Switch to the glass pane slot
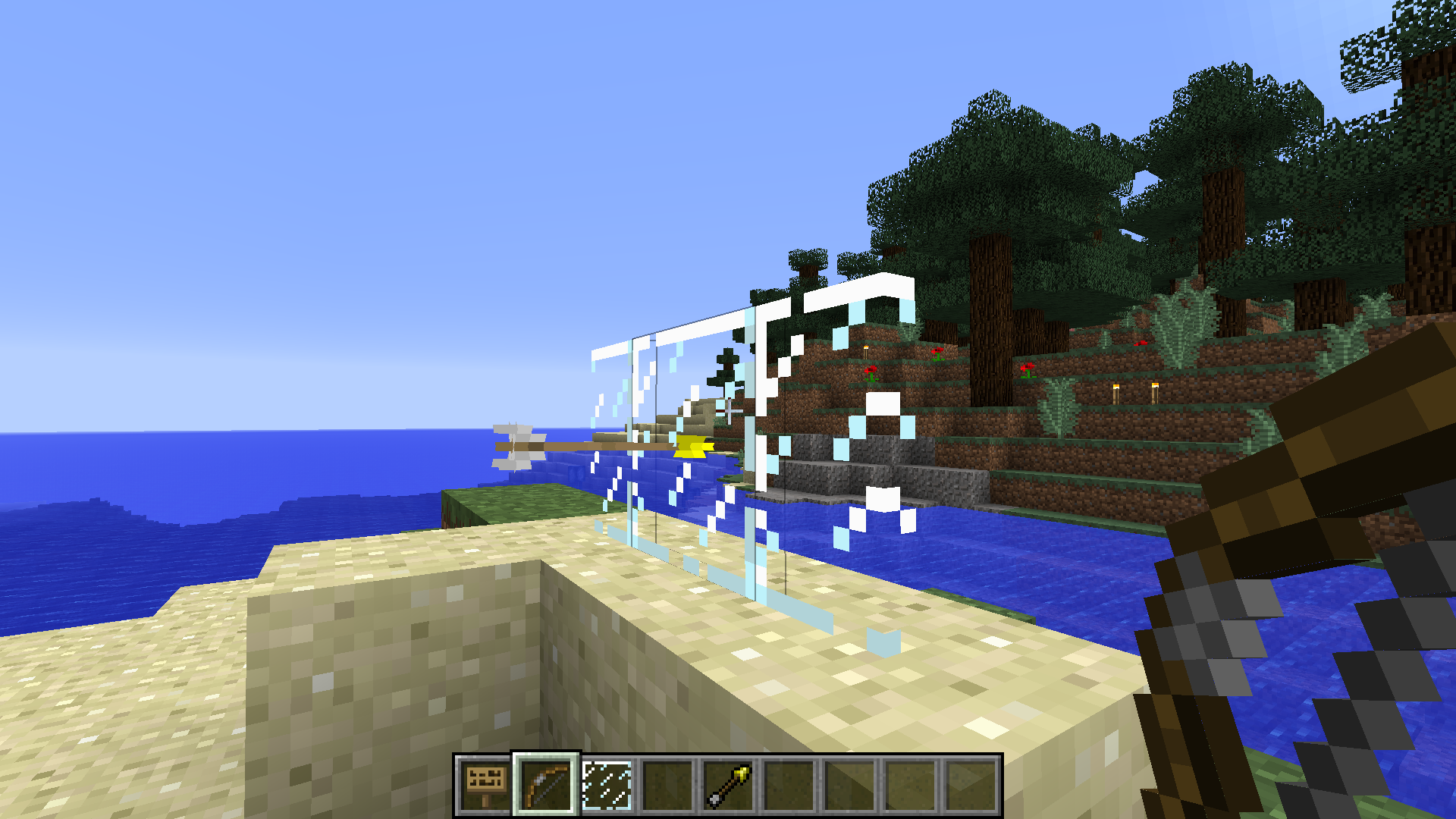 (x=607, y=786)
